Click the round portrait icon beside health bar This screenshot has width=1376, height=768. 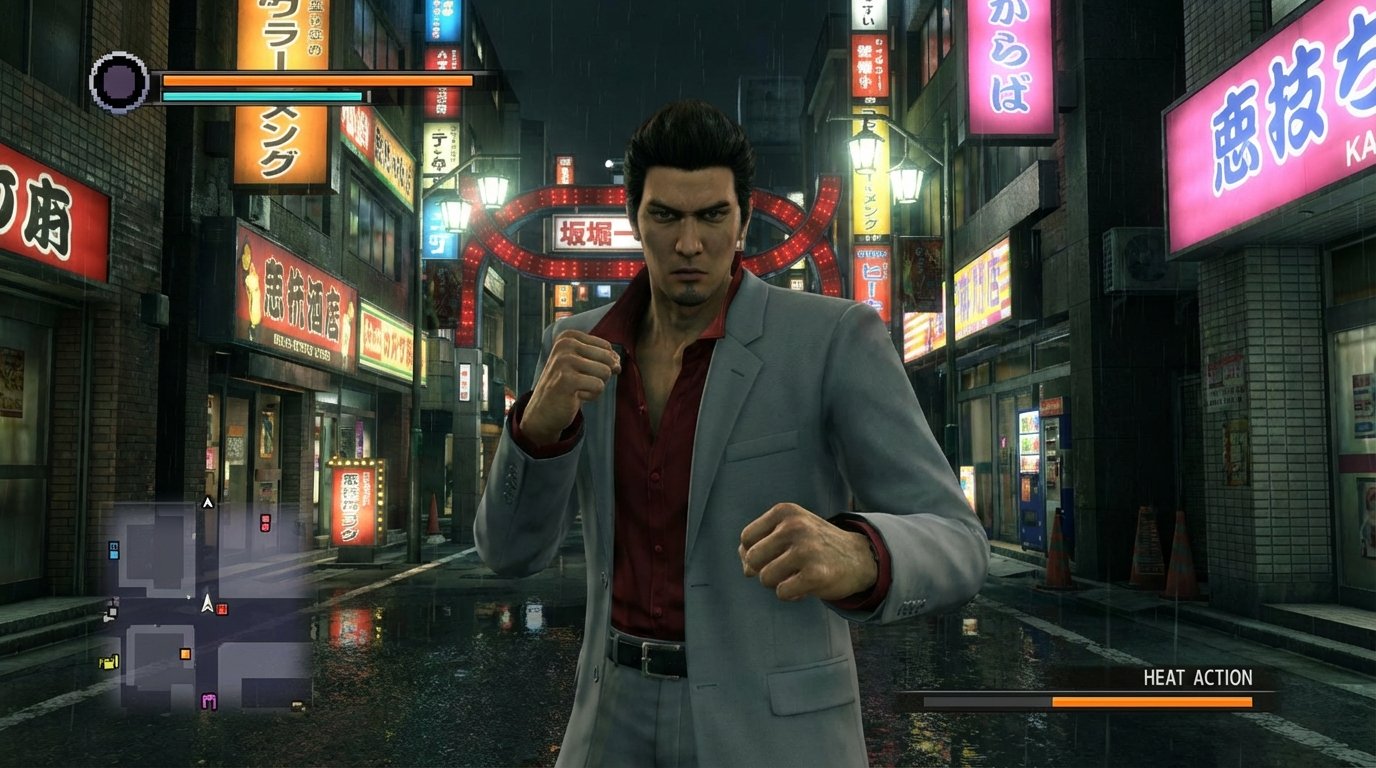(120, 82)
